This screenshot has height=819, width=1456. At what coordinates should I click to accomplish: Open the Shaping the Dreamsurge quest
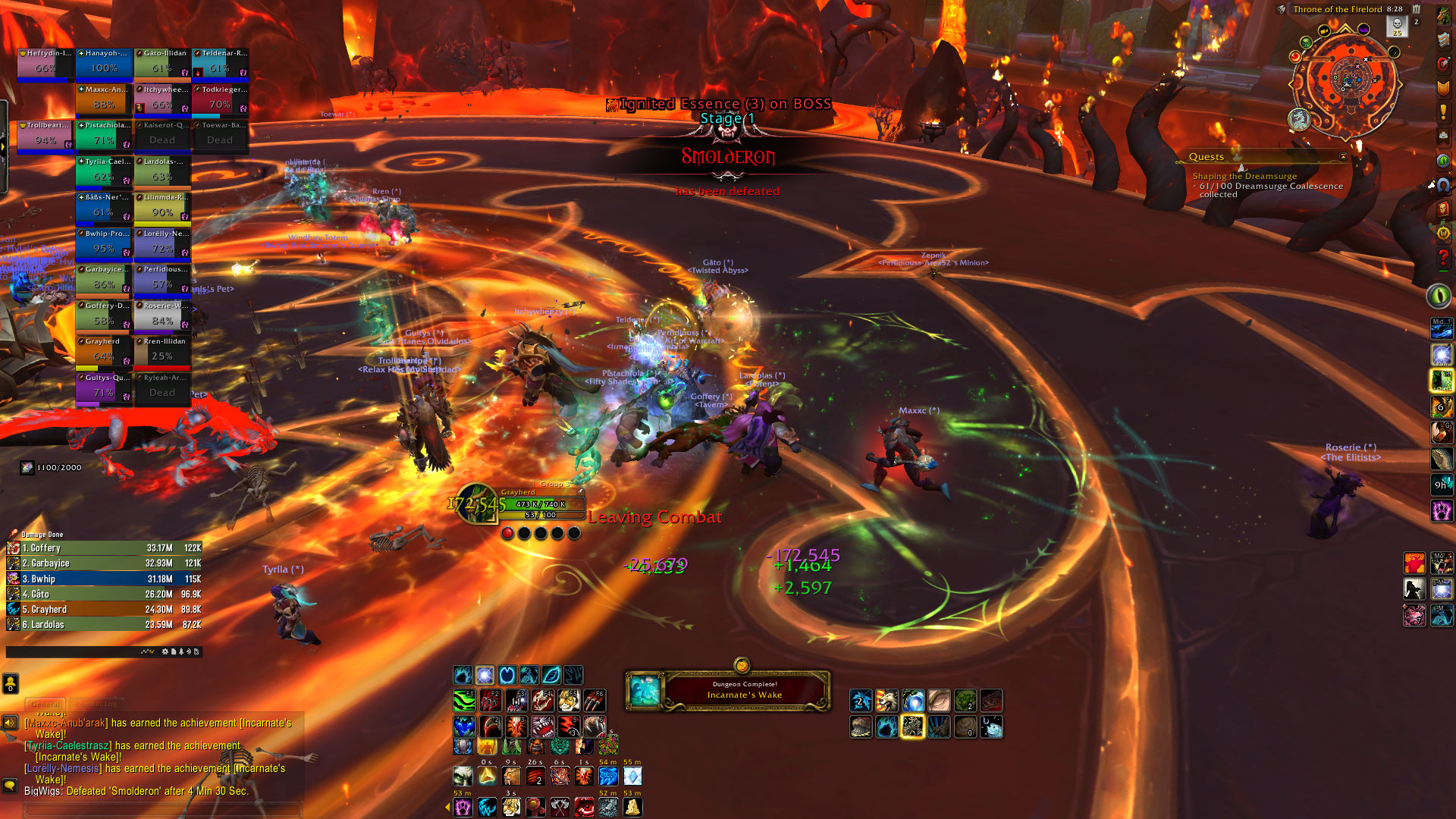[x=1244, y=176]
